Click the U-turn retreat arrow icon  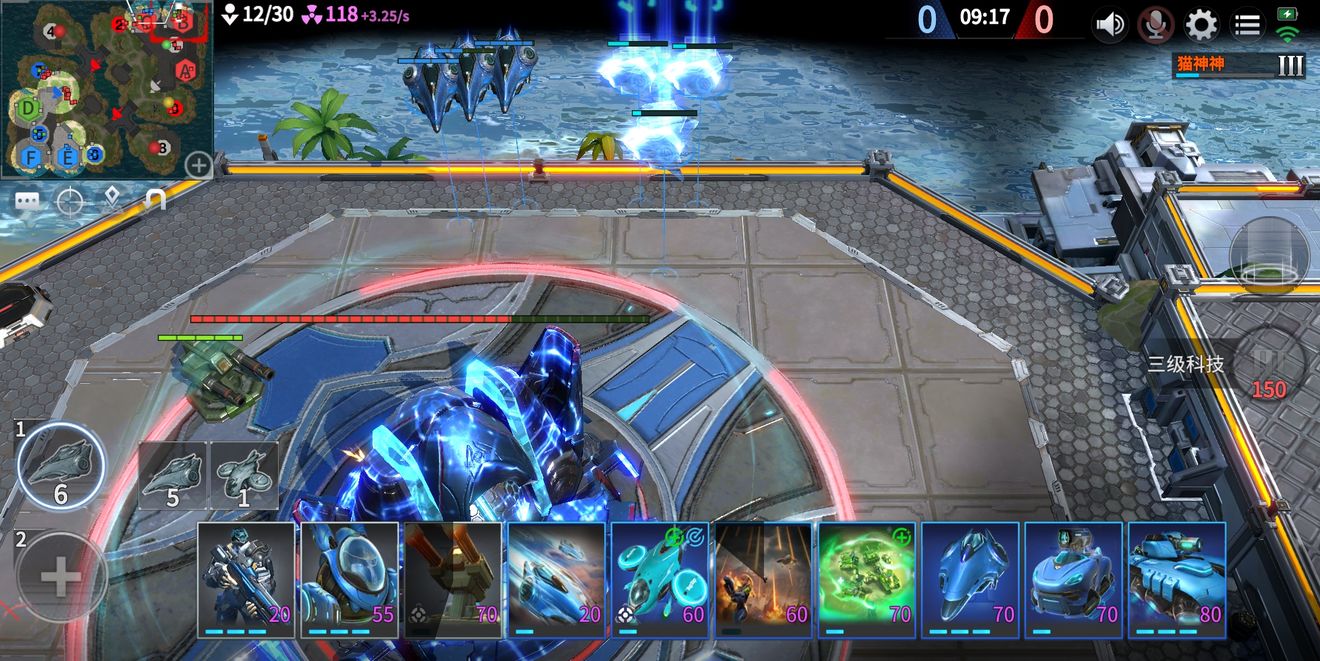(x=154, y=202)
